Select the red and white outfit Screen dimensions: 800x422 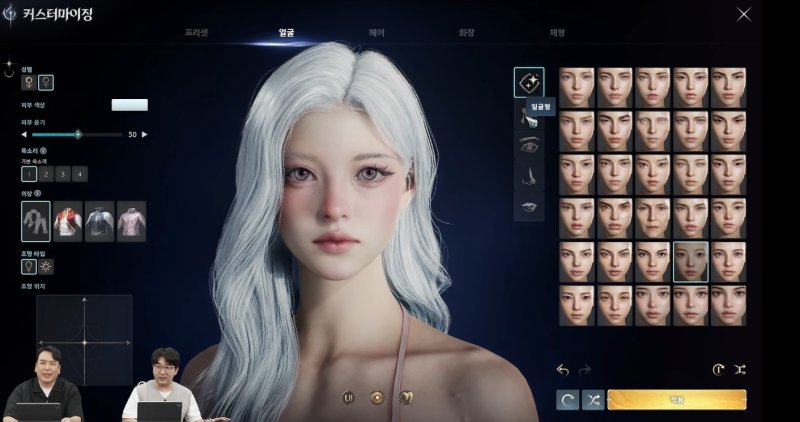(x=67, y=221)
